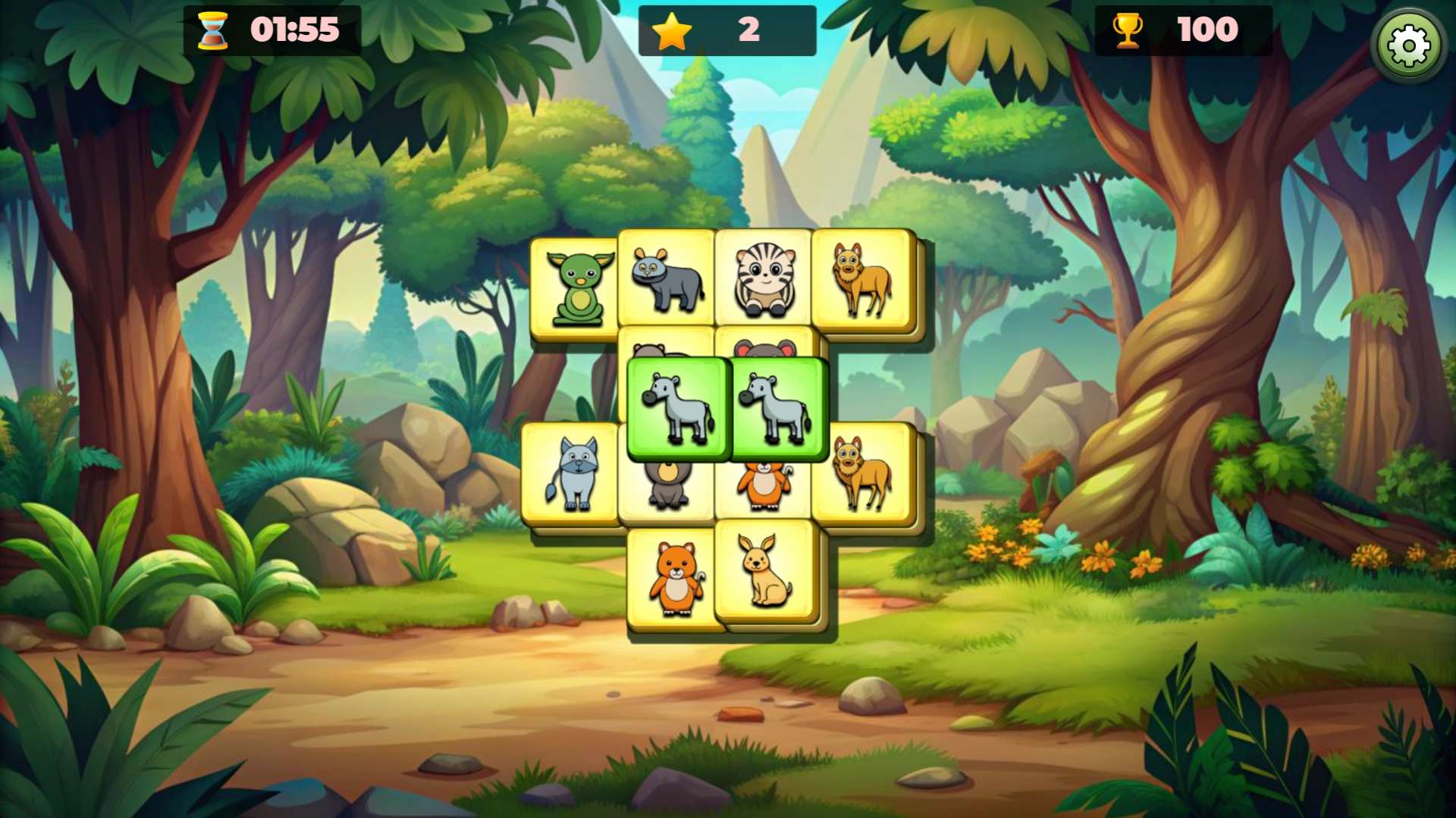Pick the partially covered dark bear tile
The width and height of the screenshot is (1456, 818).
pyautogui.click(x=667, y=489)
